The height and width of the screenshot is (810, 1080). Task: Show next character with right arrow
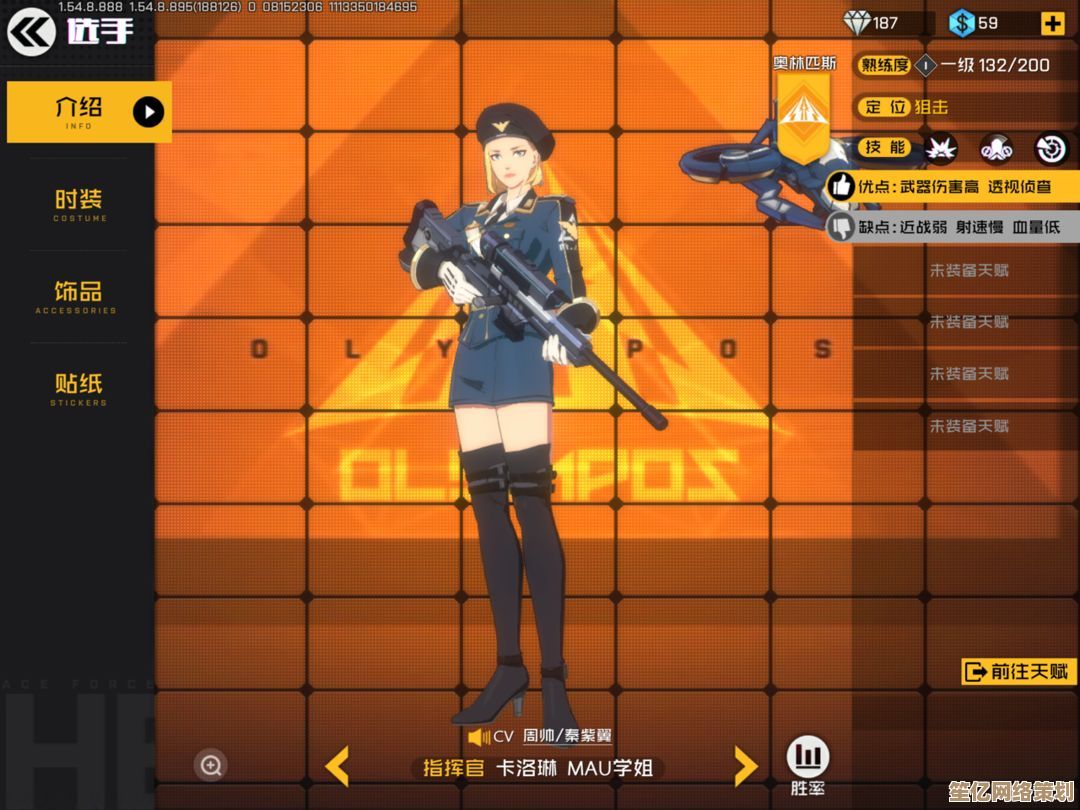coord(746,767)
